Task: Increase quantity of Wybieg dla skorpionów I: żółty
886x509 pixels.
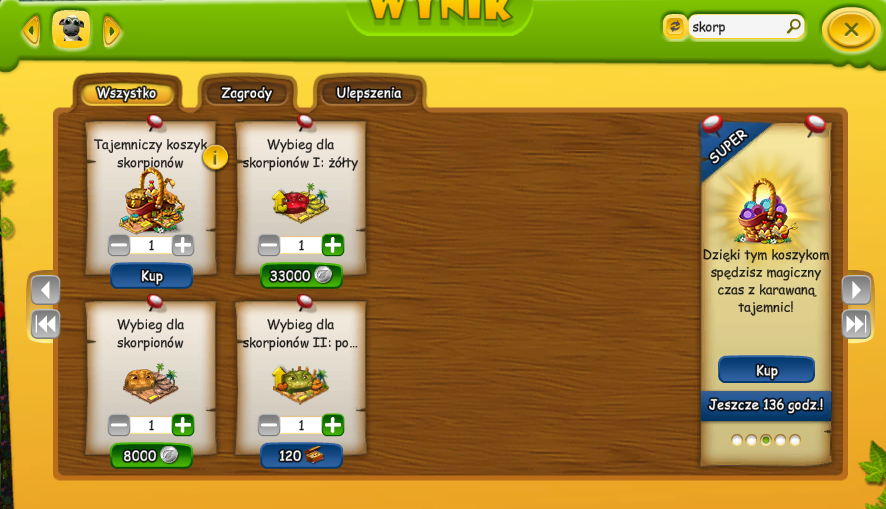Action: pyautogui.click(x=333, y=245)
